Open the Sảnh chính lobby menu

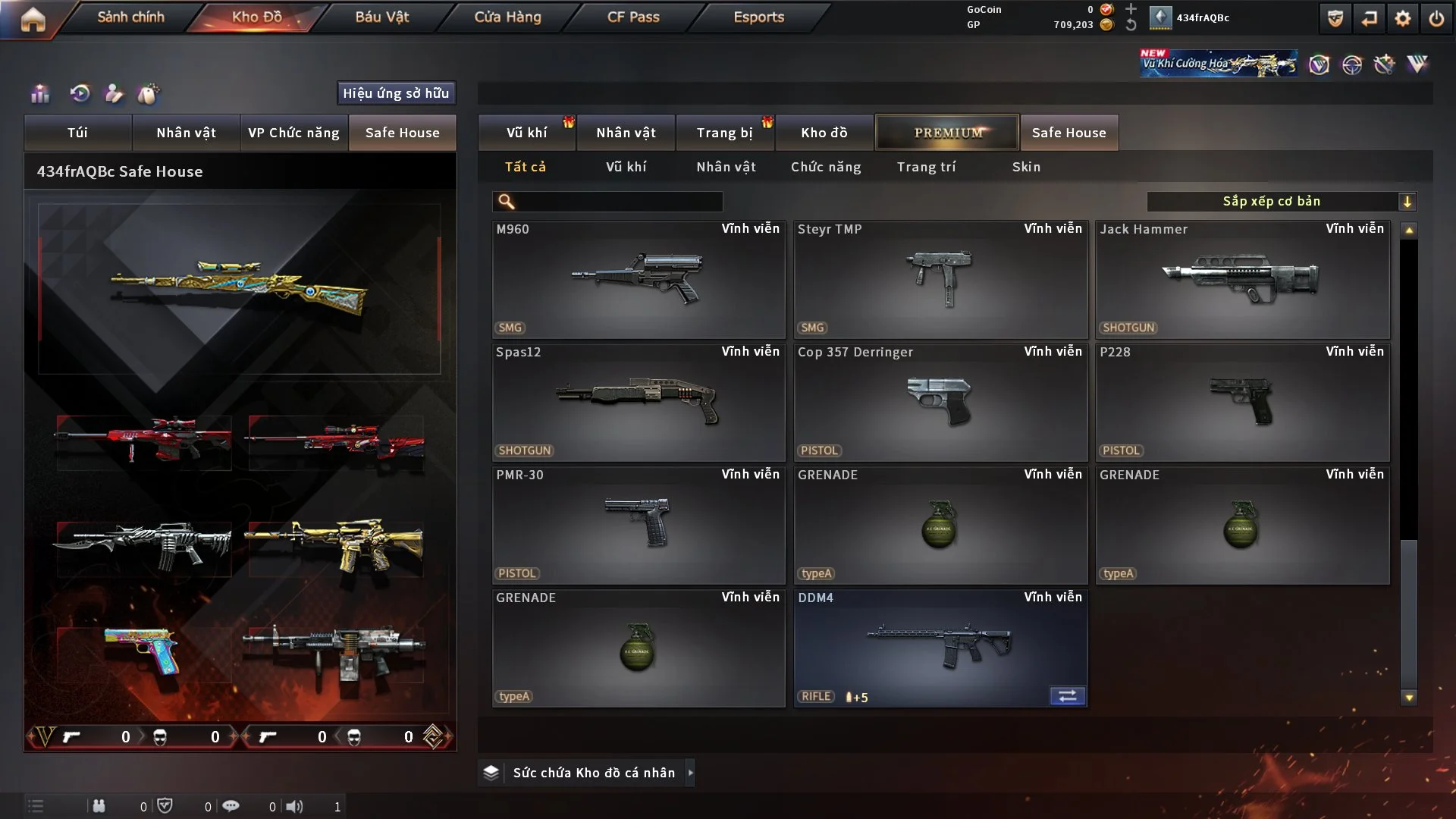click(130, 17)
